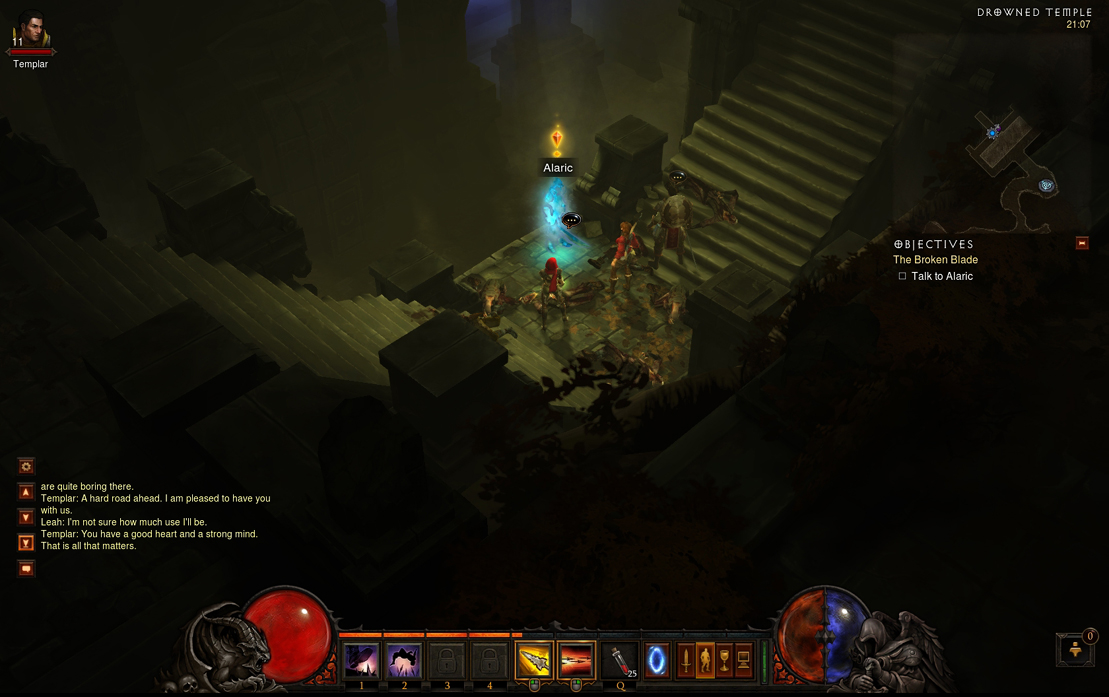Open the skills menu with the sword icon
This screenshot has width=1109, height=697.
click(x=686, y=660)
